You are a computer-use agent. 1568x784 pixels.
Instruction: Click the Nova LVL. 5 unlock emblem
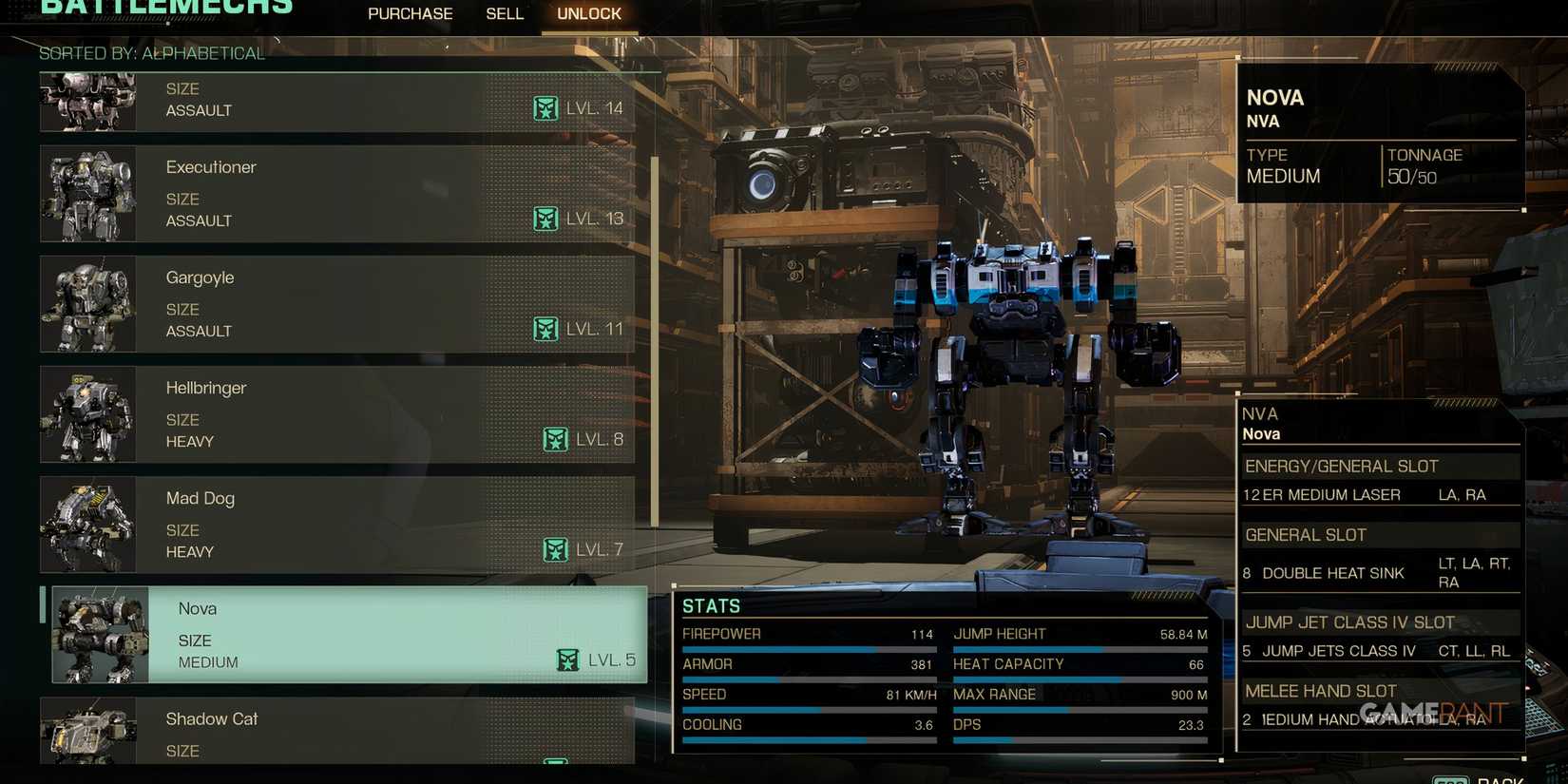[x=567, y=658]
